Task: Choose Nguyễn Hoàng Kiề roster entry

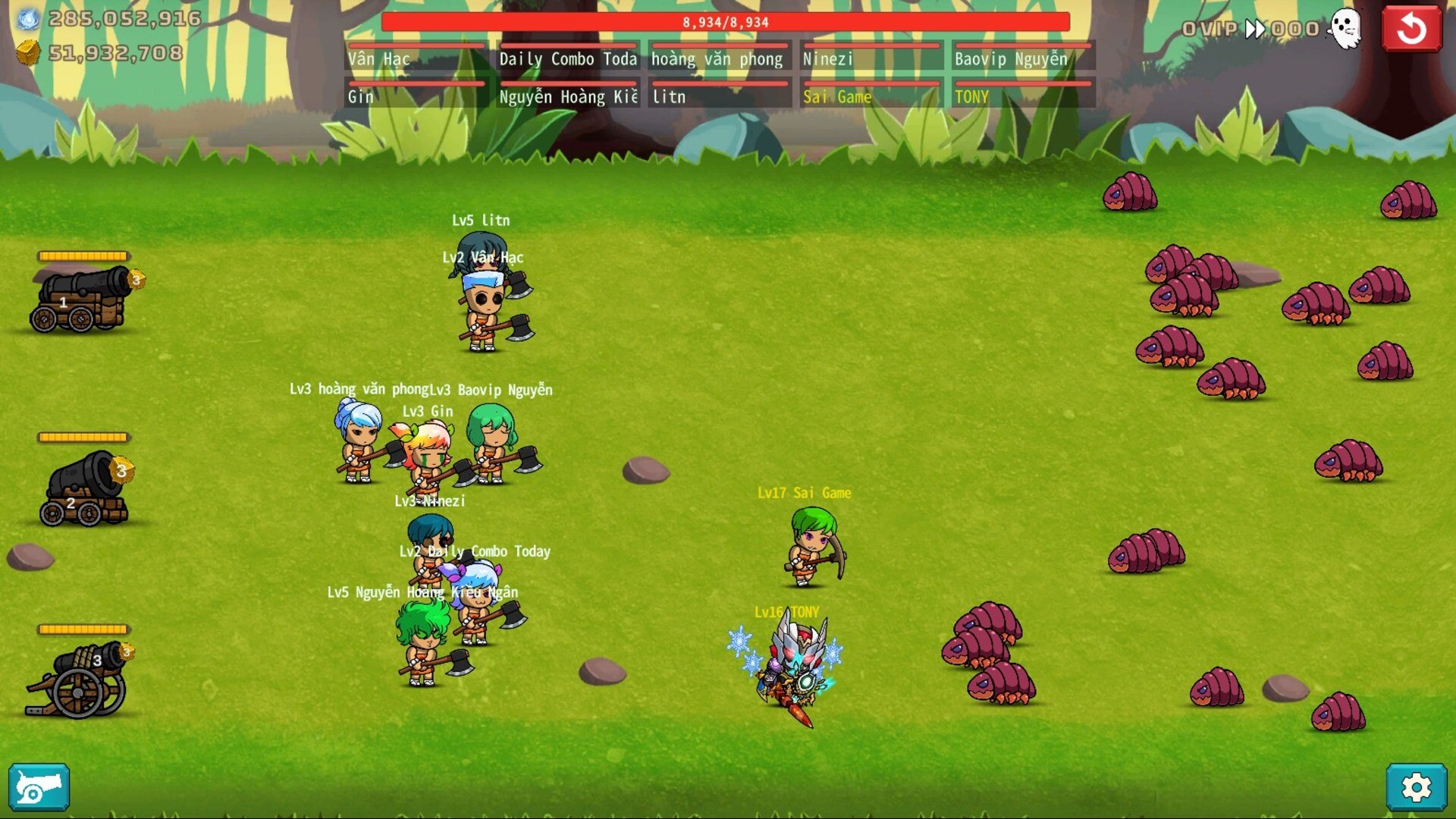Action: pyautogui.click(x=568, y=95)
